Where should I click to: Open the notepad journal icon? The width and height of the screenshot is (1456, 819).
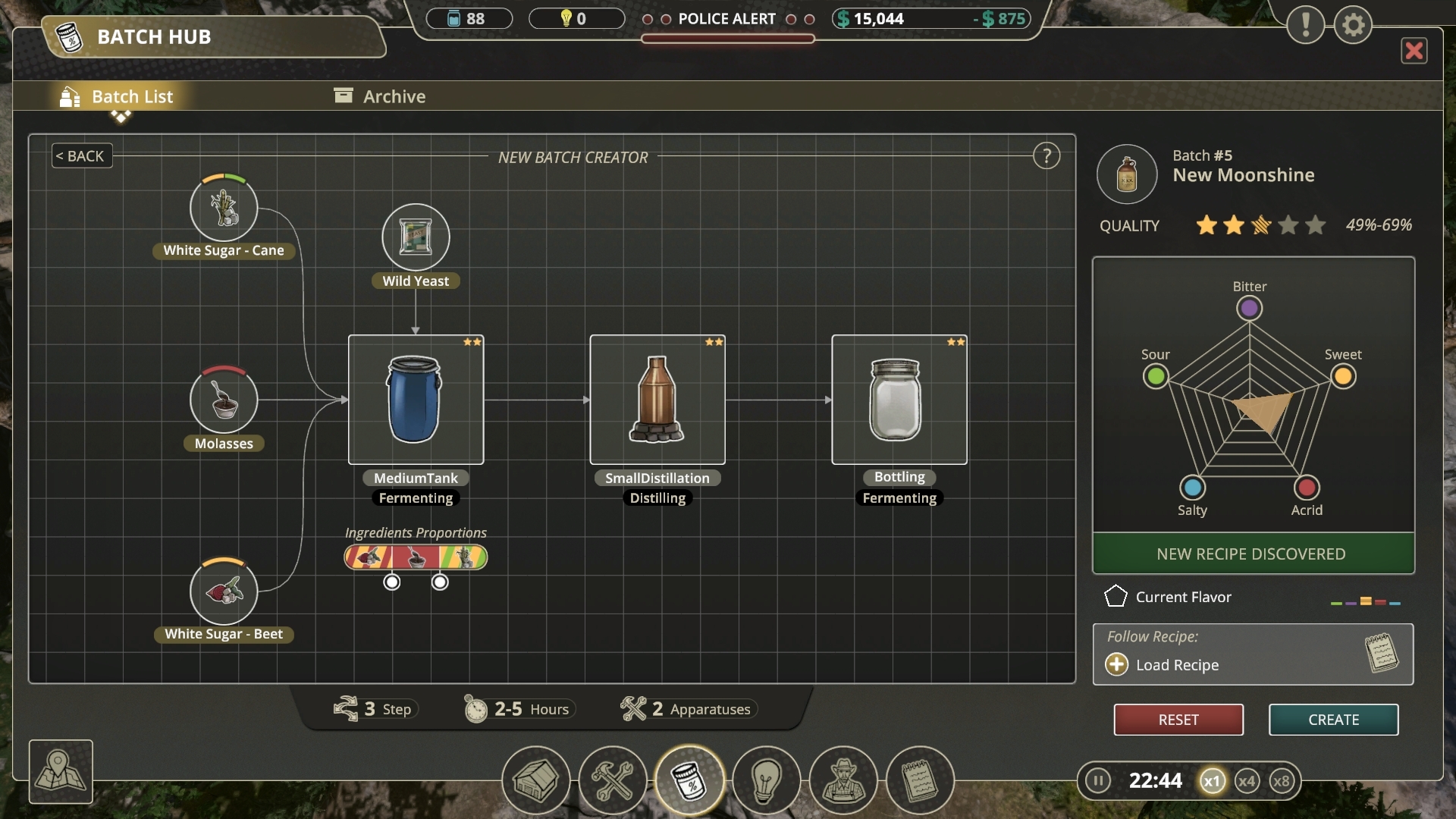tap(920, 780)
